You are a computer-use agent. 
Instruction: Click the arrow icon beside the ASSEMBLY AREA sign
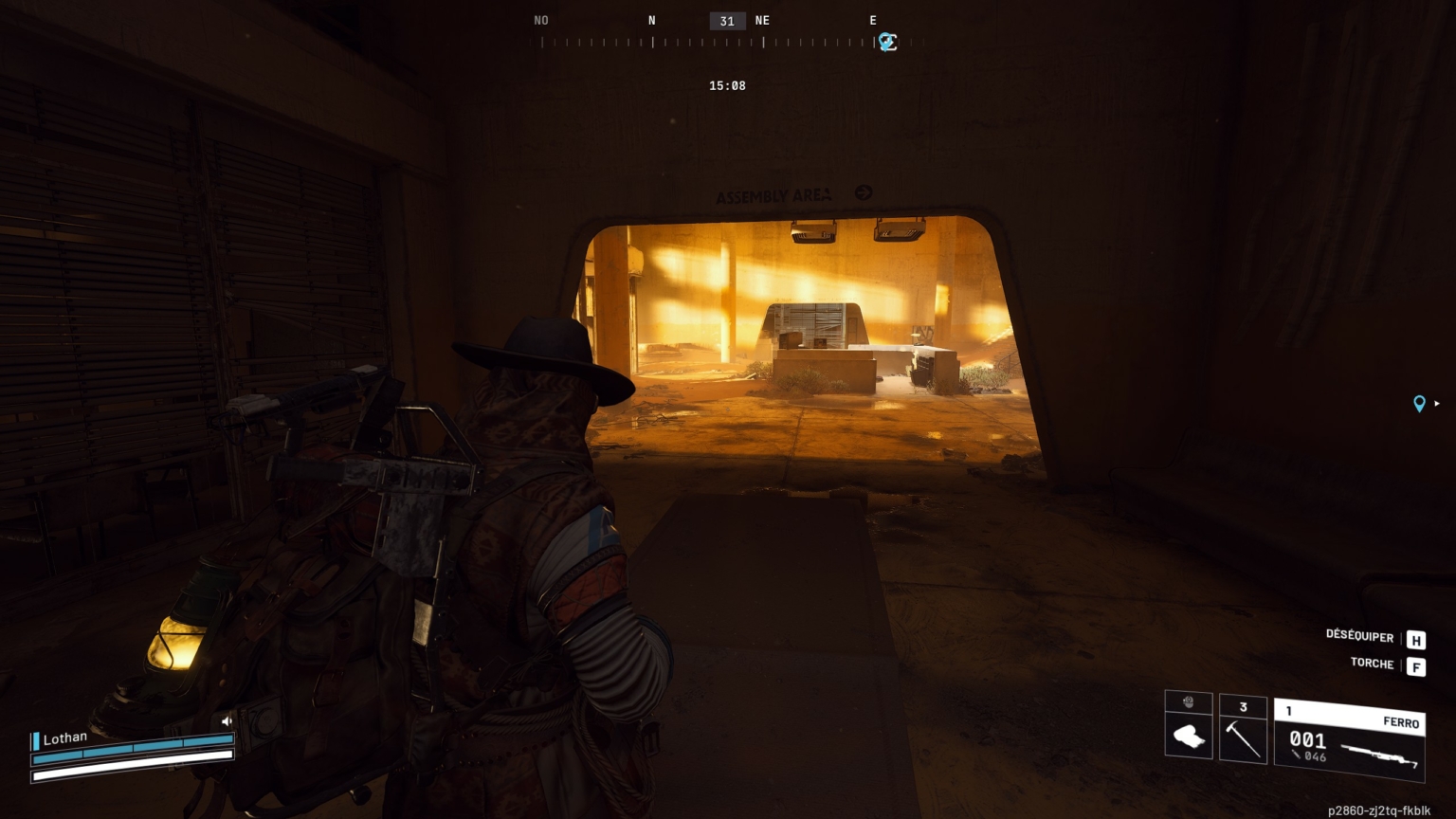pyautogui.click(x=862, y=192)
